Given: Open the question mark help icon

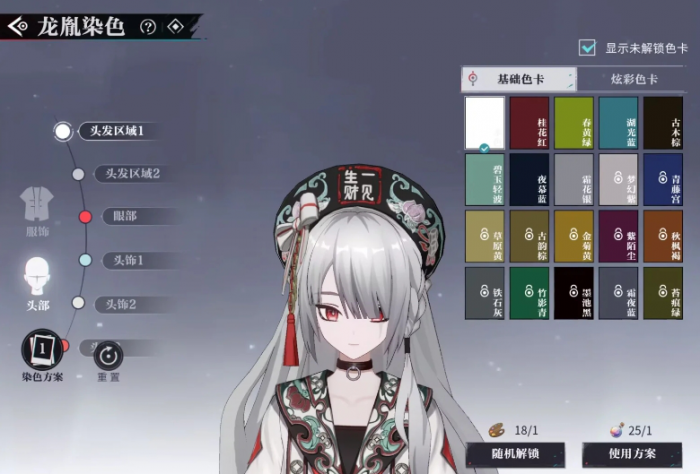Looking at the screenshot, I should [x=148, y=27].
